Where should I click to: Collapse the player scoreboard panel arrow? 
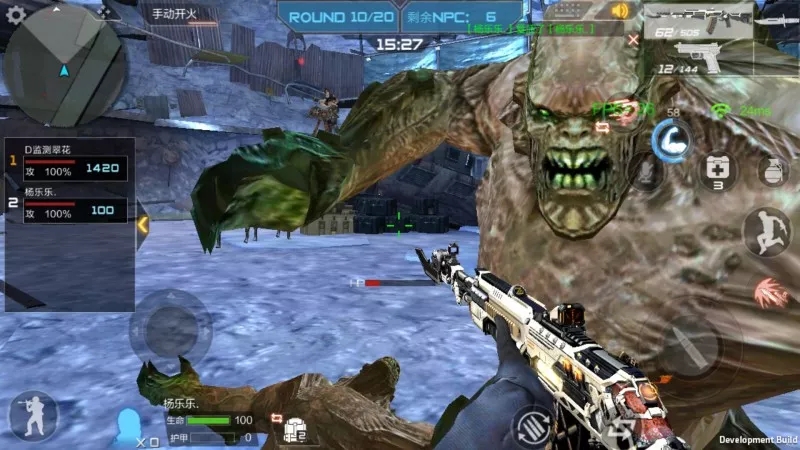pos(142,225)
